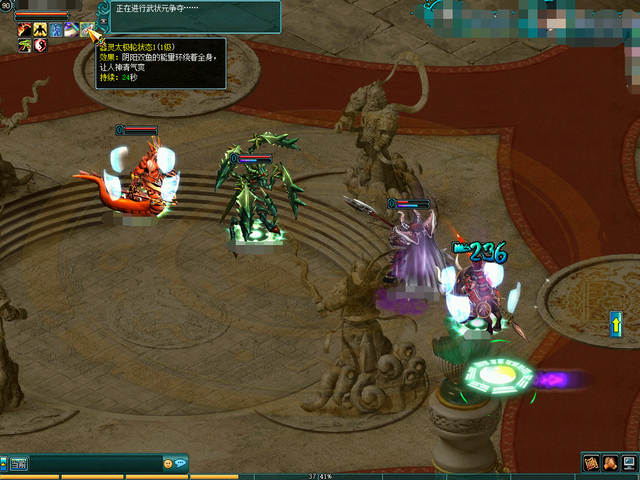The height and width of the screenshot is (480, 640).
Task: Click the fiery red buff icon
Action: coord(23,29)
